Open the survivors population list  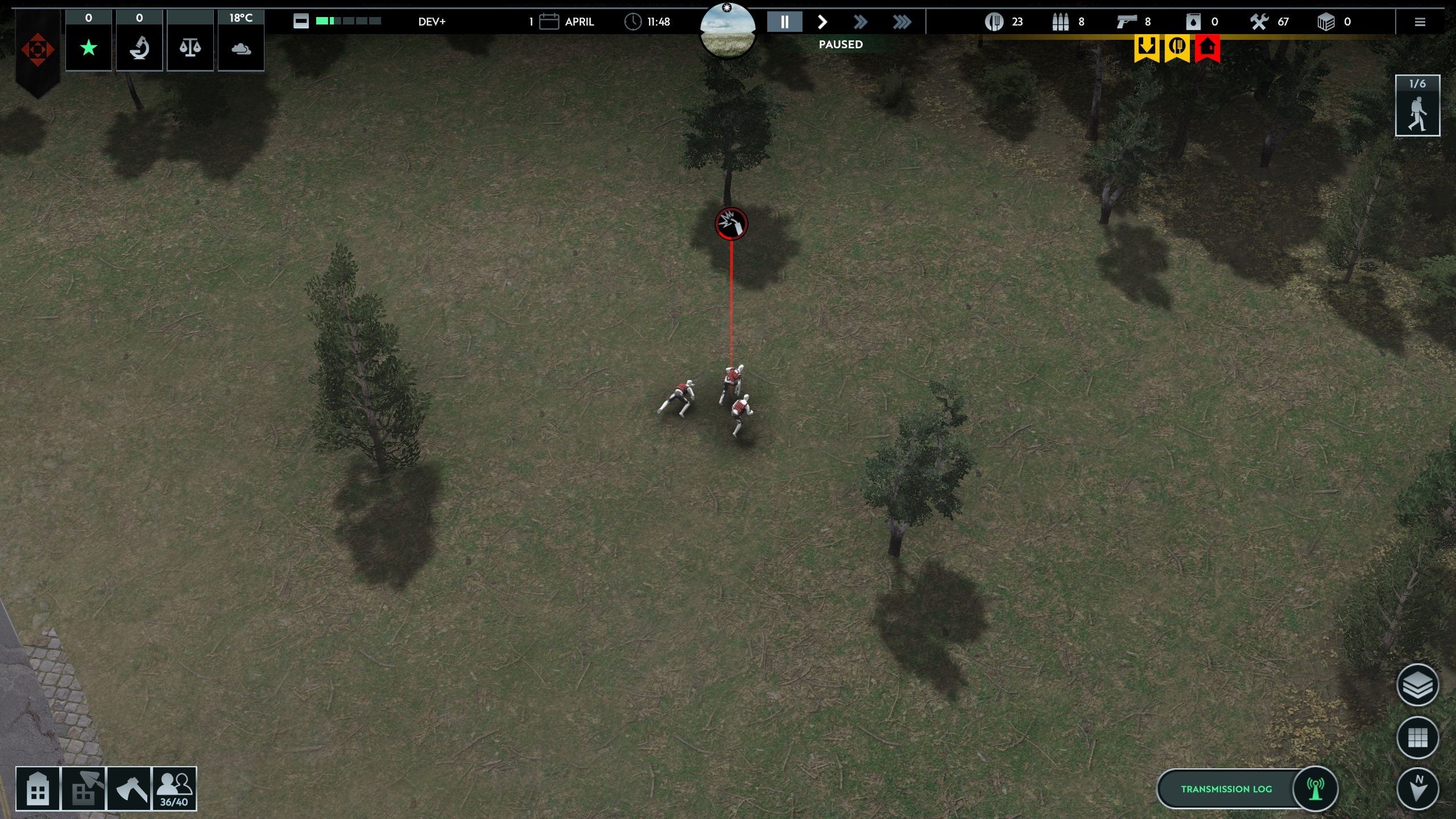coord(174,788)
